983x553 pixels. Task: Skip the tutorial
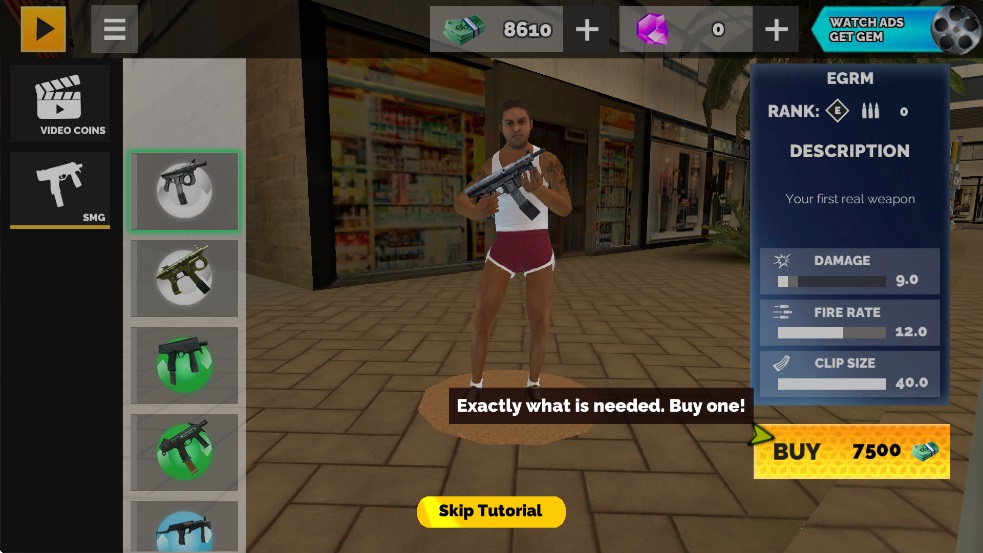[491, 511]
